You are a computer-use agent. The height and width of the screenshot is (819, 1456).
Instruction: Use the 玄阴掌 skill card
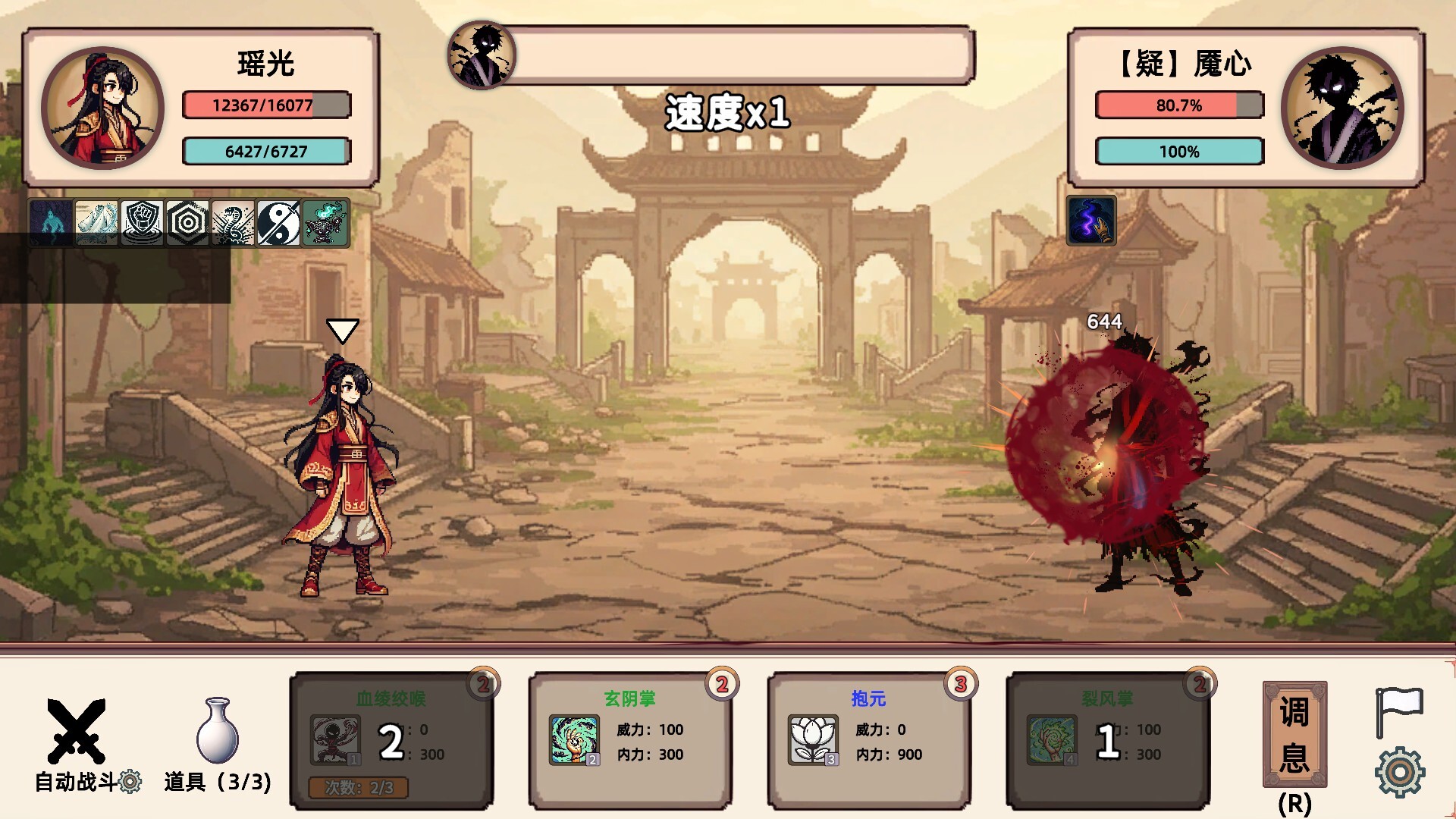(x=629, y=740)
